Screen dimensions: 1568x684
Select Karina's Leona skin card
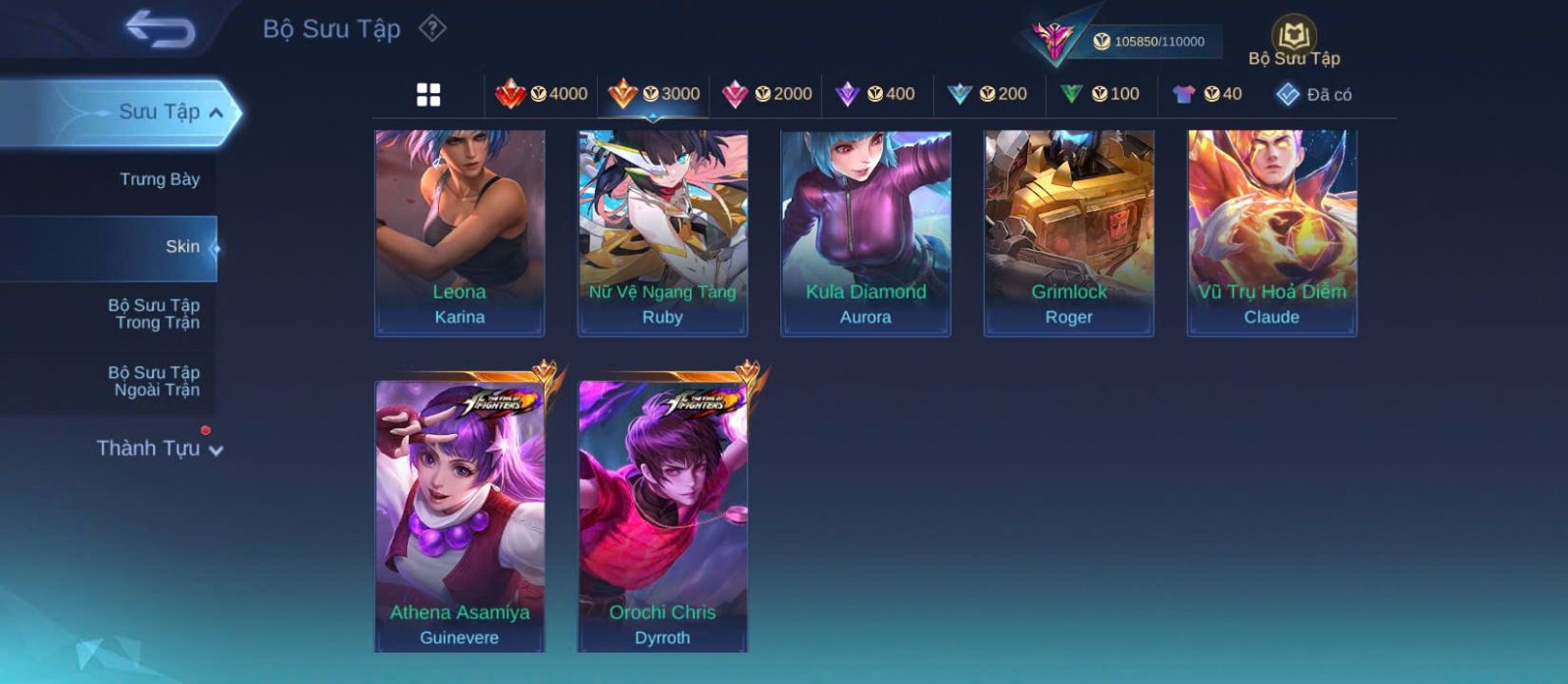pos(460,233)
